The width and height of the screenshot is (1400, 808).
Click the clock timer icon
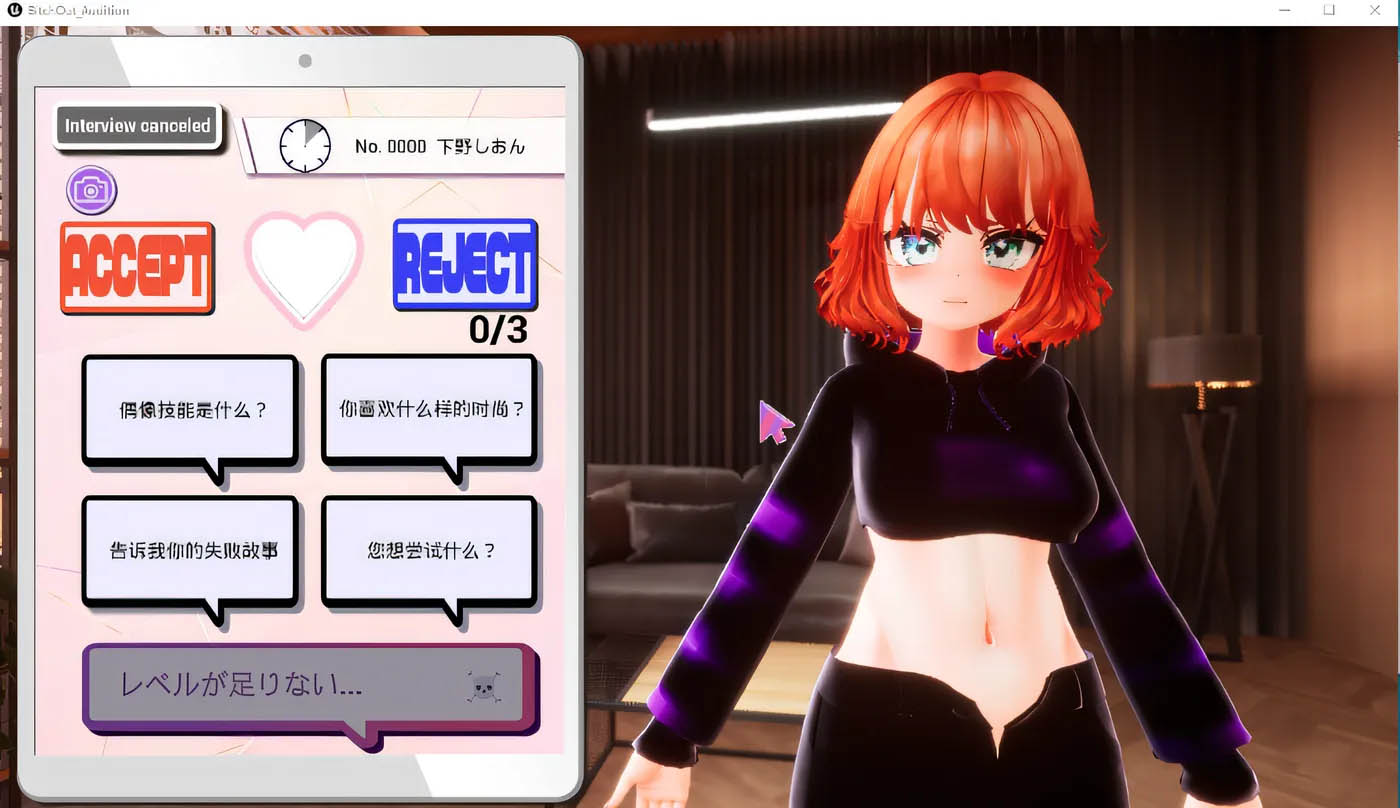coord(304,144)
